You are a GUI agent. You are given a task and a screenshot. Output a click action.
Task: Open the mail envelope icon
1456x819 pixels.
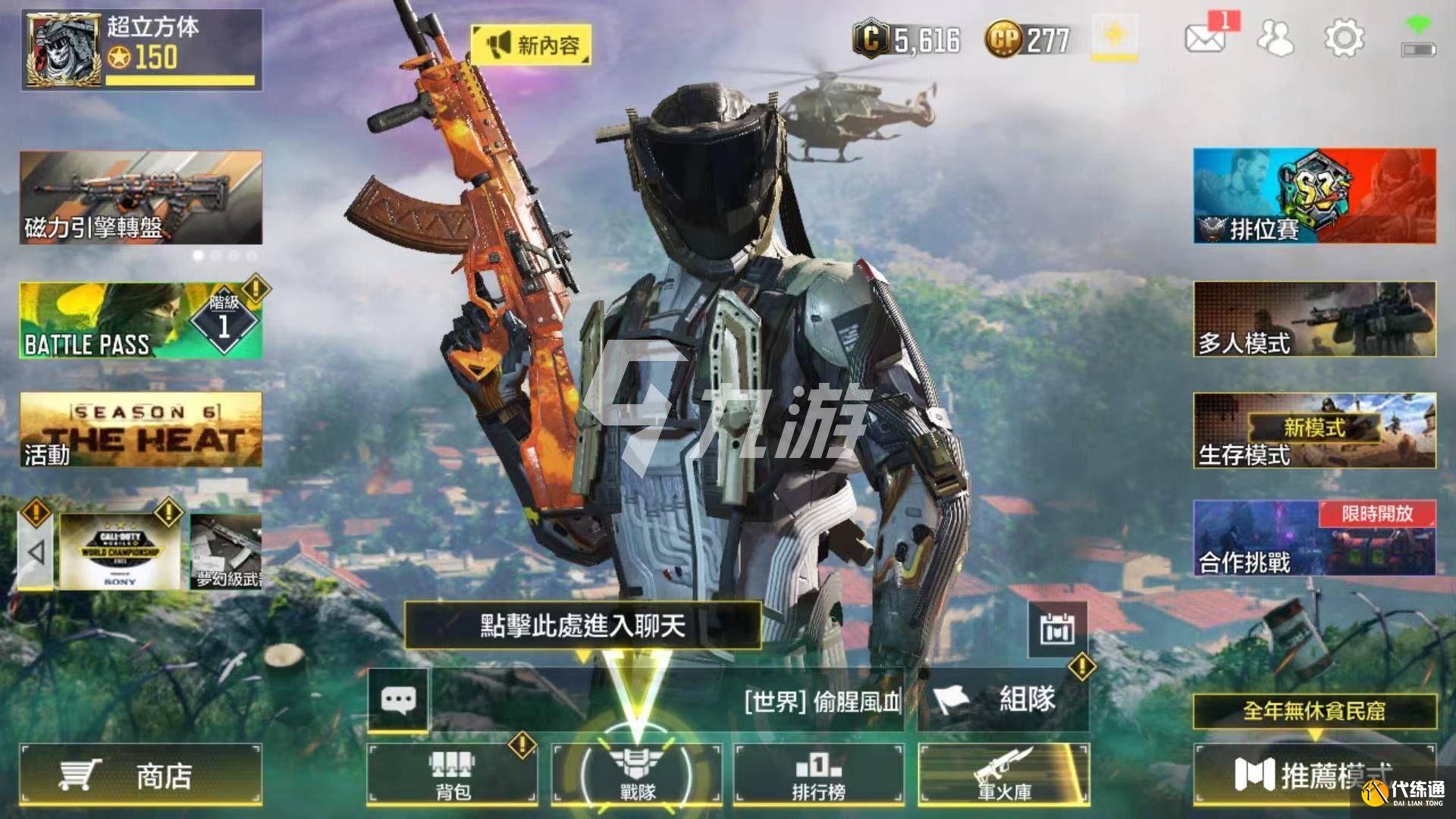[1205, 38]
